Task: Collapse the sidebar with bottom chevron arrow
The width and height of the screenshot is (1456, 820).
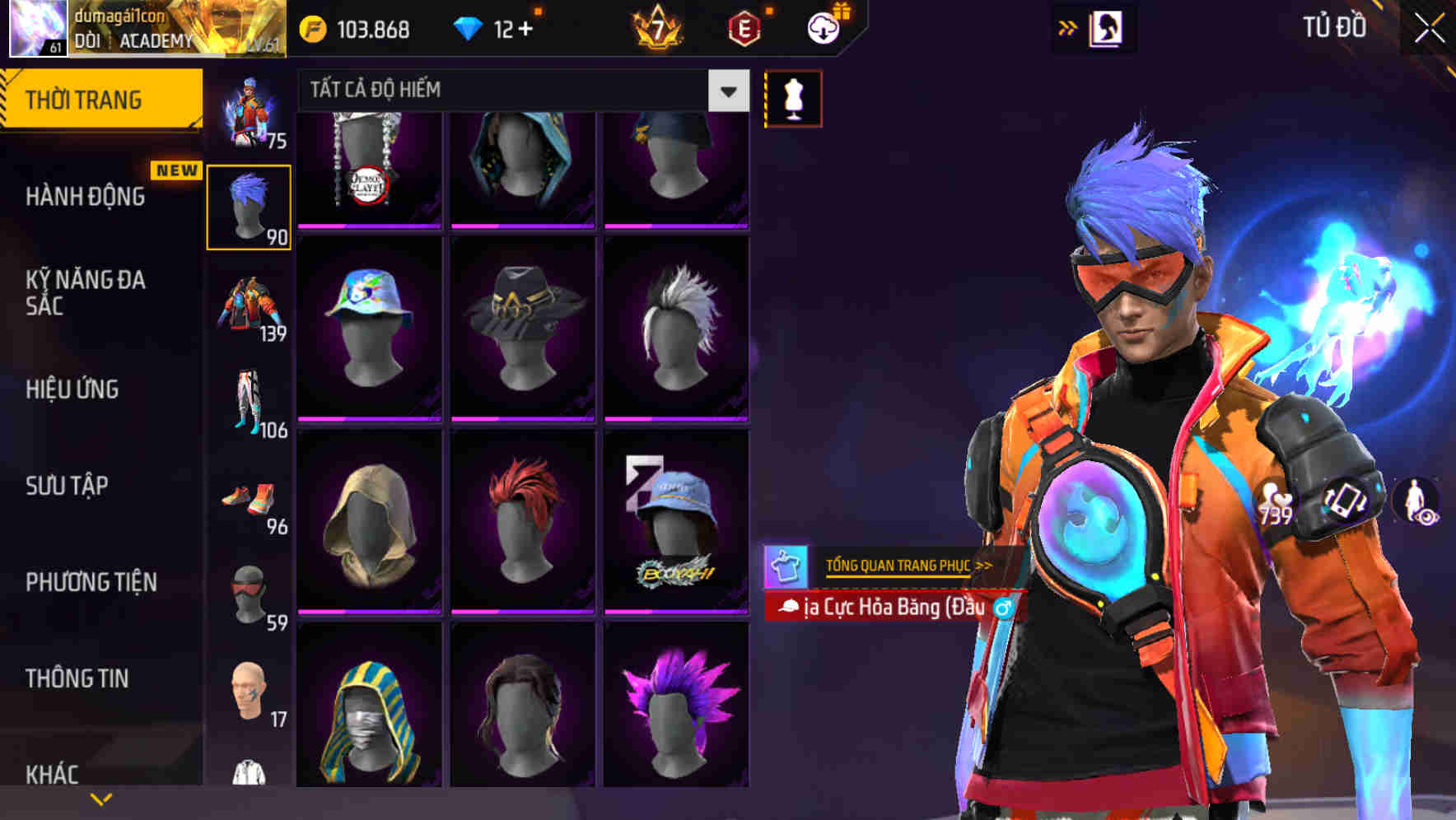Action: coord(101,799)
